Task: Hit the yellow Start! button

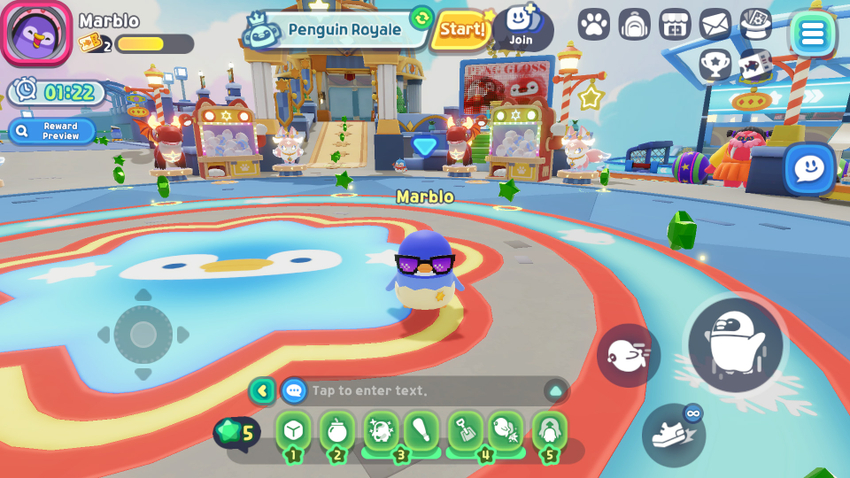Action: click(462, 30)
